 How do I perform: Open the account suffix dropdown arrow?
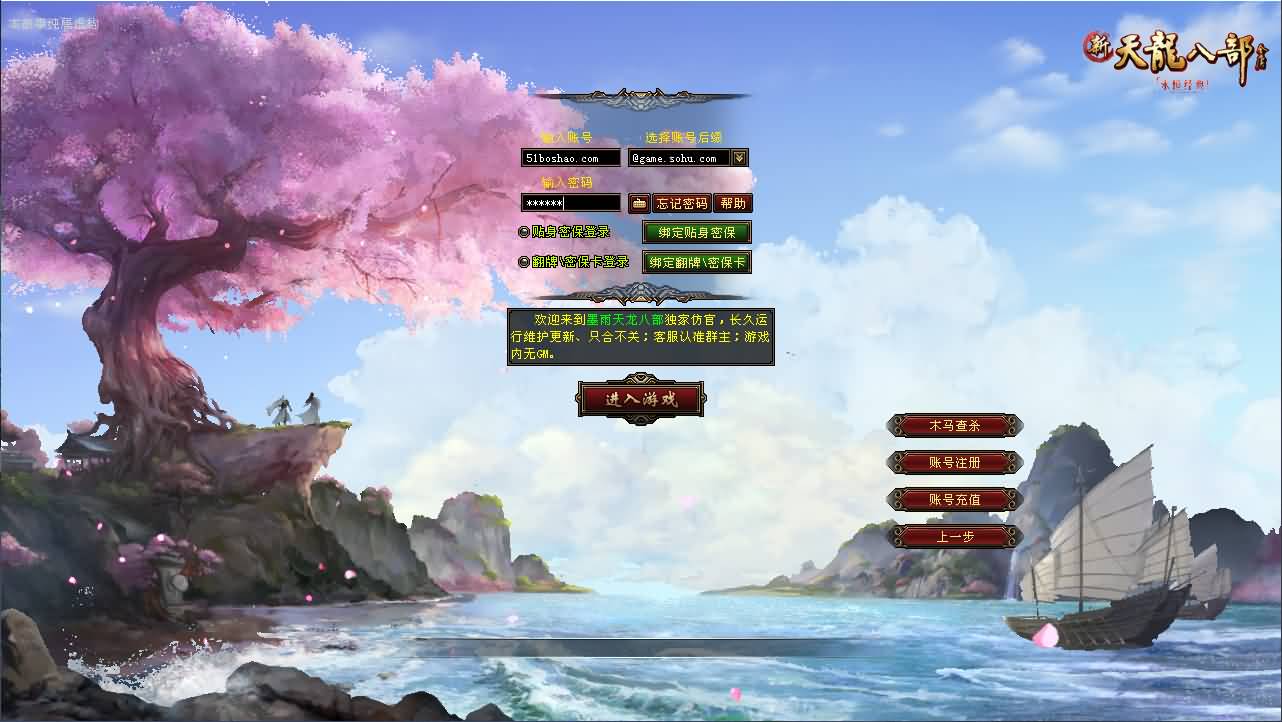coord(738,157)
